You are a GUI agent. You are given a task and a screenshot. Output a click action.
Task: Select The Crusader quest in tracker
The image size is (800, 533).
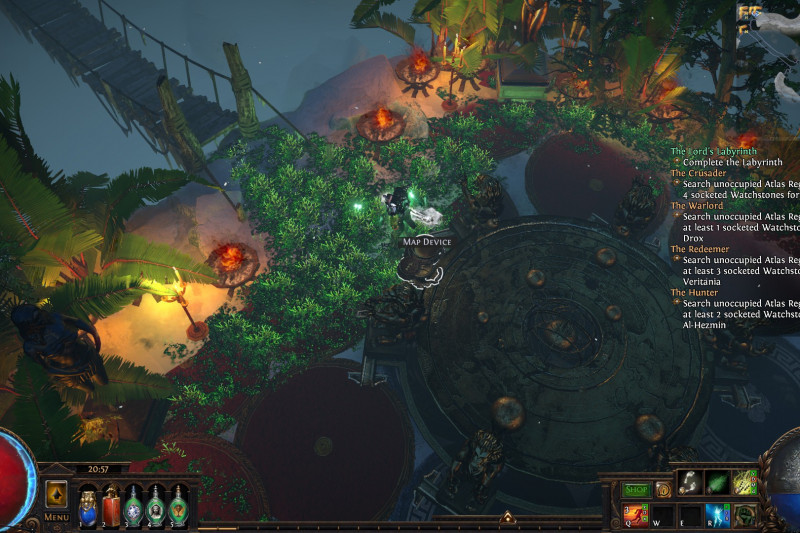pyautogui.click(x=698, y=173)
